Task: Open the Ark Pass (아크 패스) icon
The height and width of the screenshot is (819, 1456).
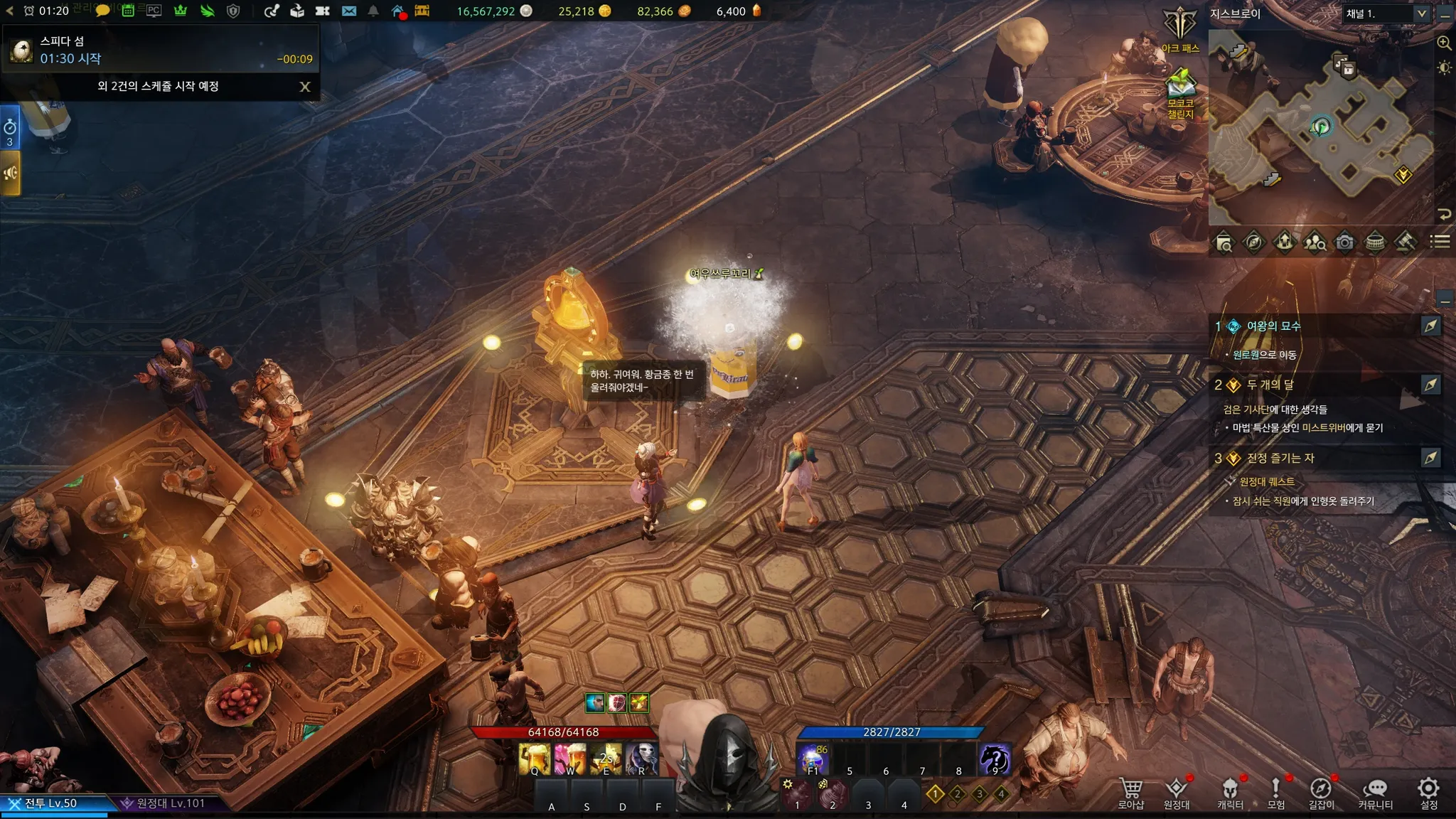Action: click(1180, 30)
